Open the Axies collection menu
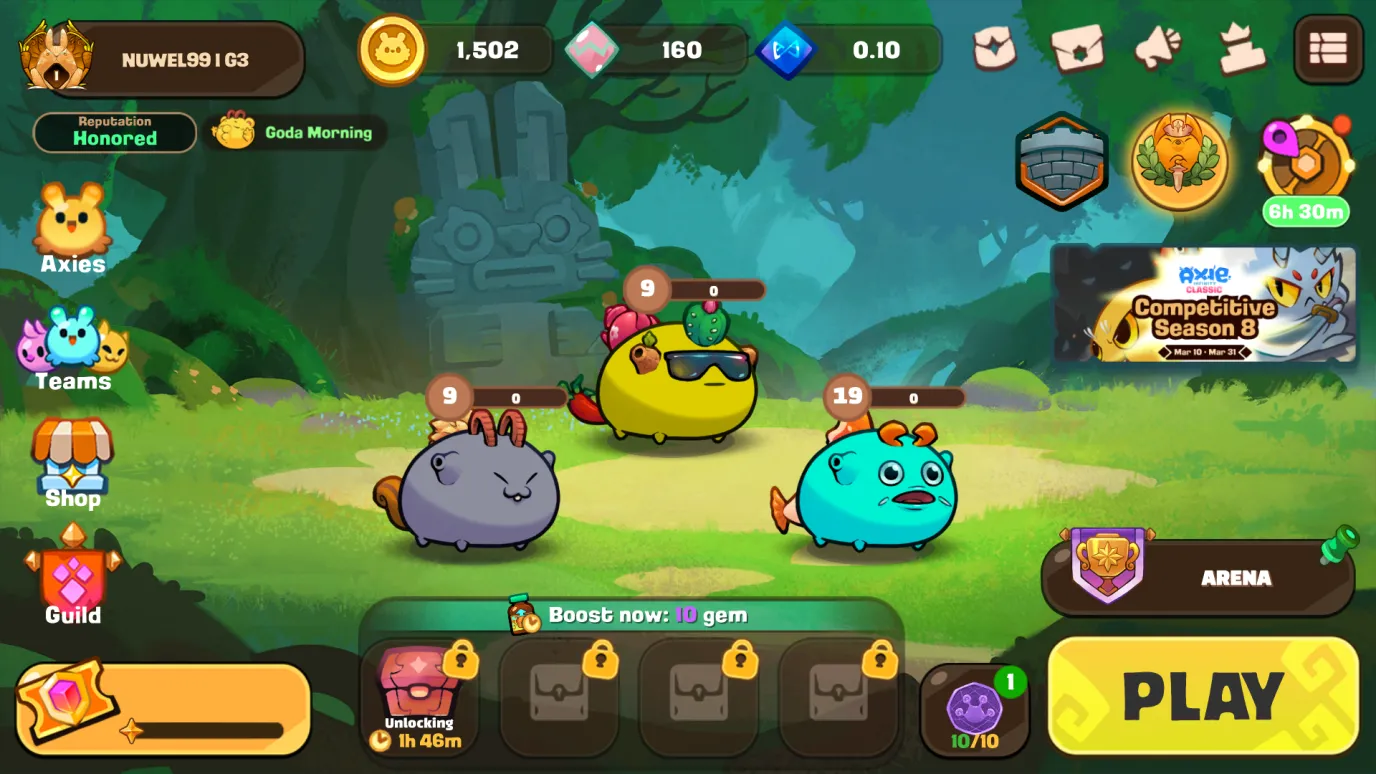Viewport: 1376px width, 774px height. pyautogui.click(x=73, y=229)
